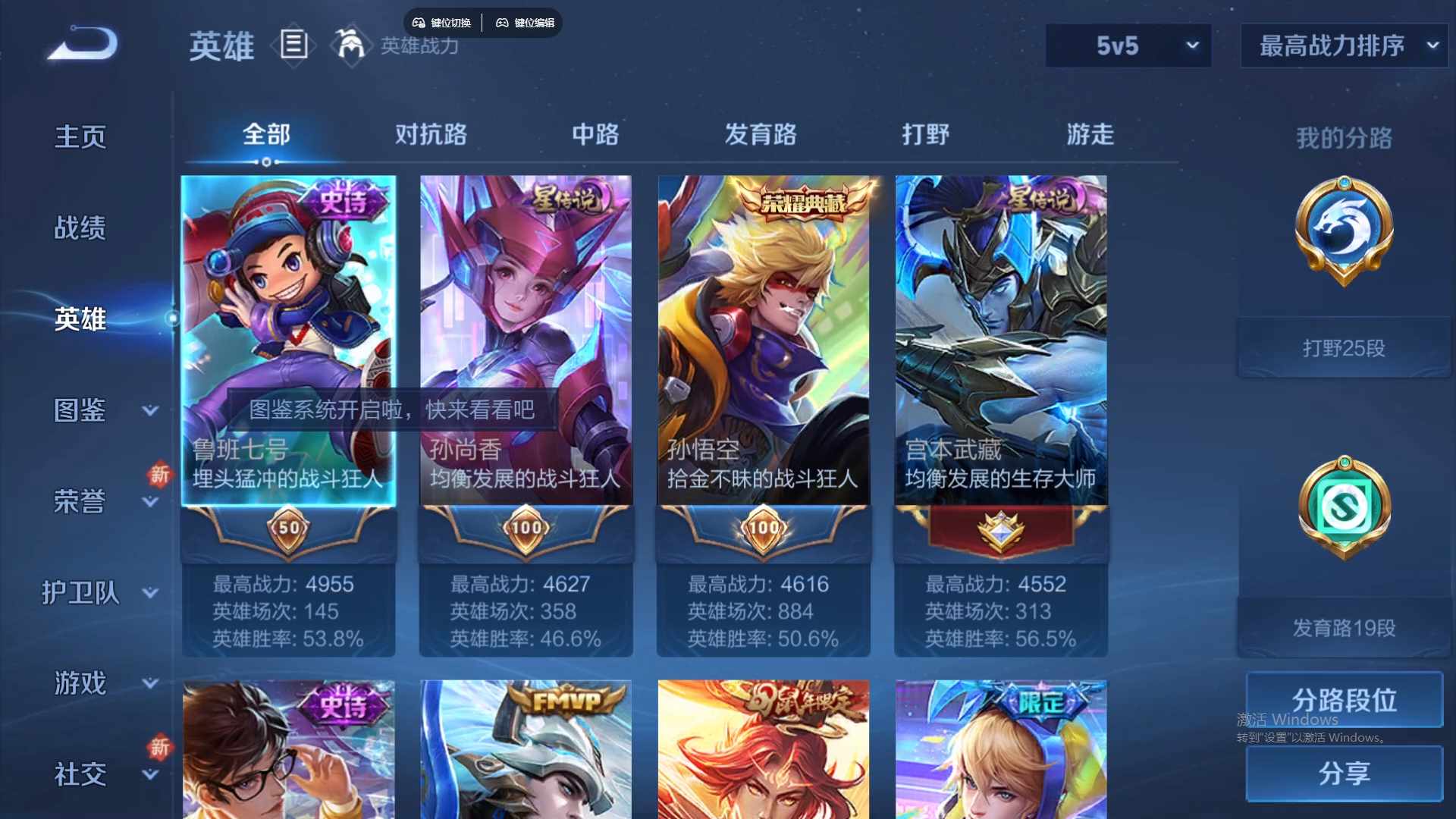Click the red proficiency crest on 宫本武藏 card

[999, 529]
